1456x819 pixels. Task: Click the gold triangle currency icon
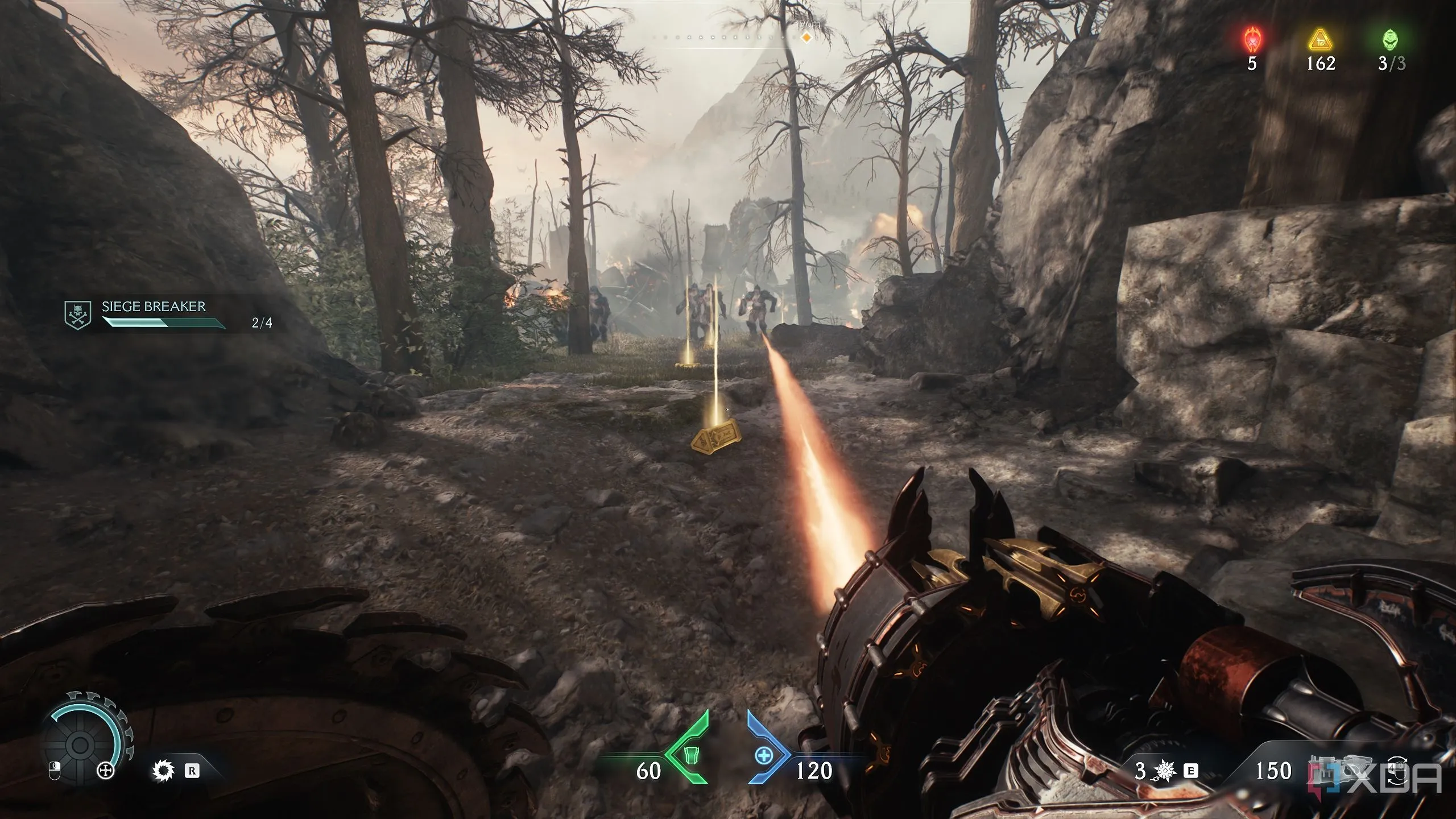pyautogui.click(x=1320, y=40)
